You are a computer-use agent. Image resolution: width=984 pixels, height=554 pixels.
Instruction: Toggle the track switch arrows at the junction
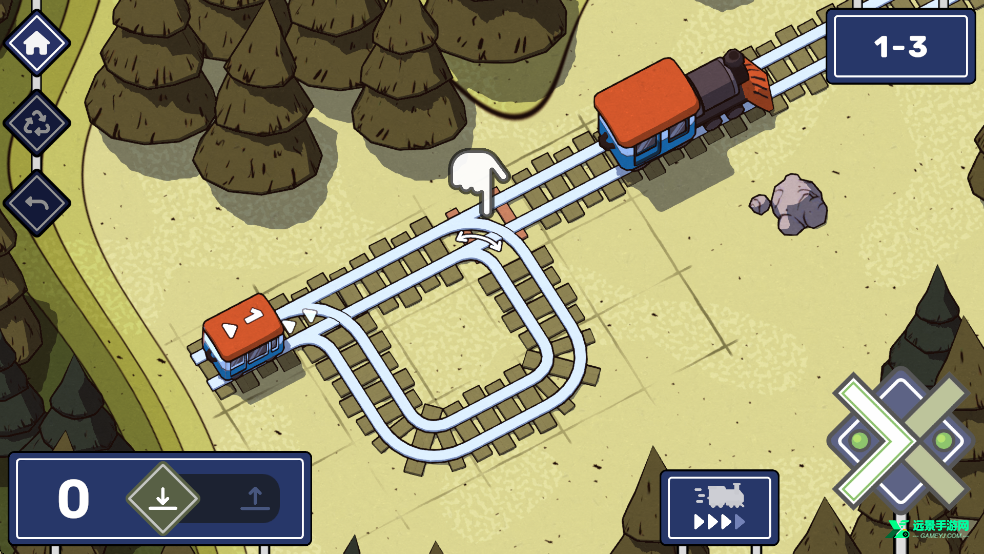(x=481, y=240)
